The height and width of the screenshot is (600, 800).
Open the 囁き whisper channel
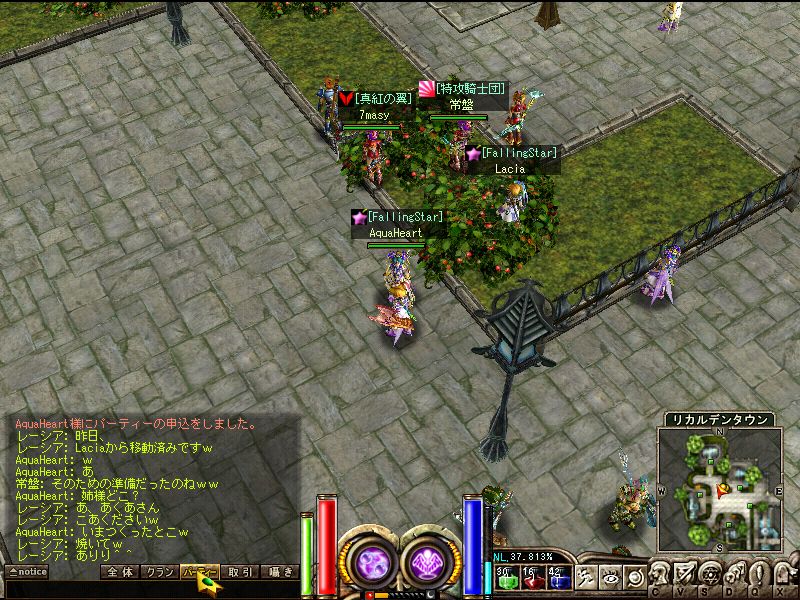click(279, 572)
